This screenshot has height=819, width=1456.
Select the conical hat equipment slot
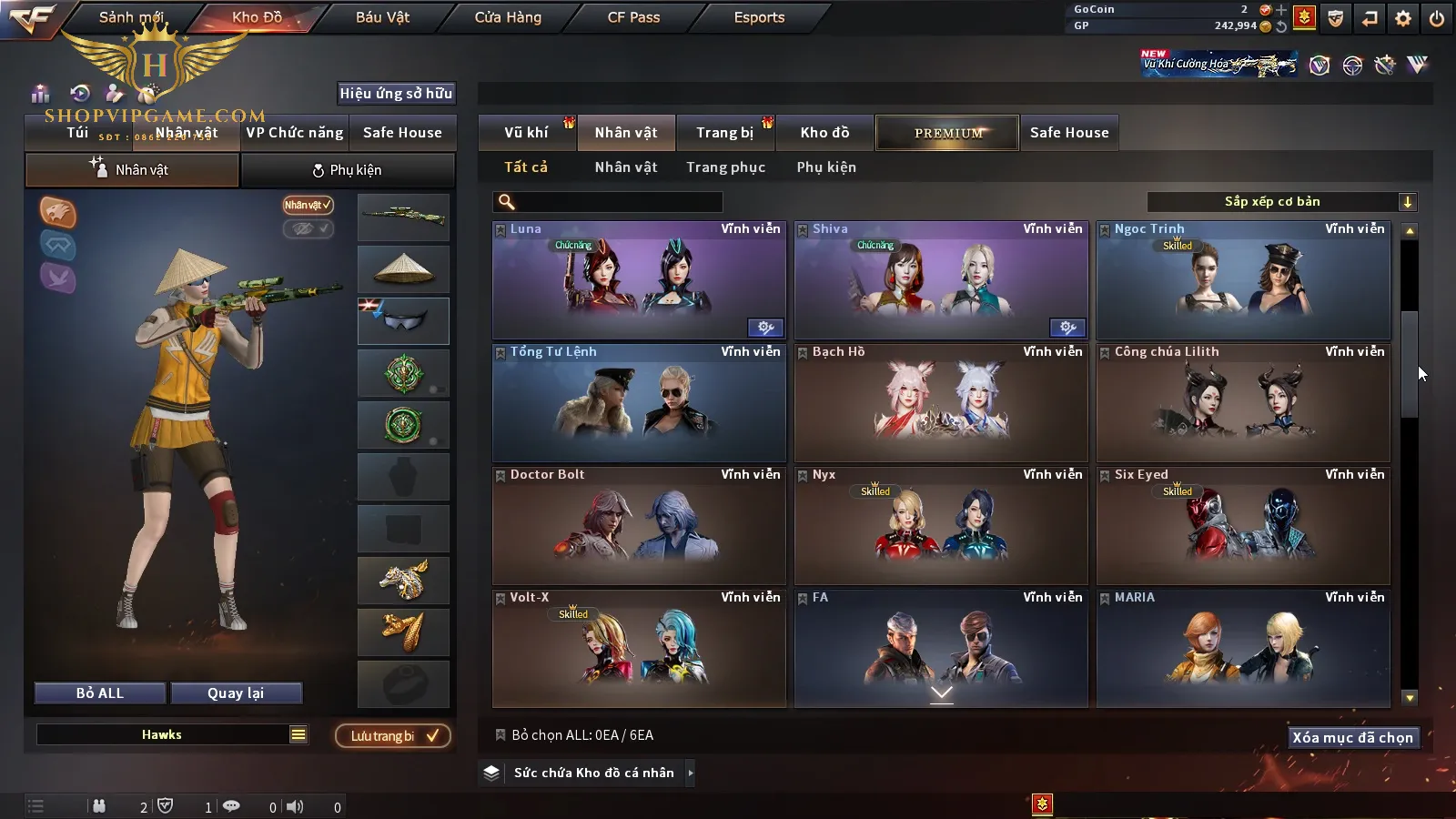(x=403, y=269)
